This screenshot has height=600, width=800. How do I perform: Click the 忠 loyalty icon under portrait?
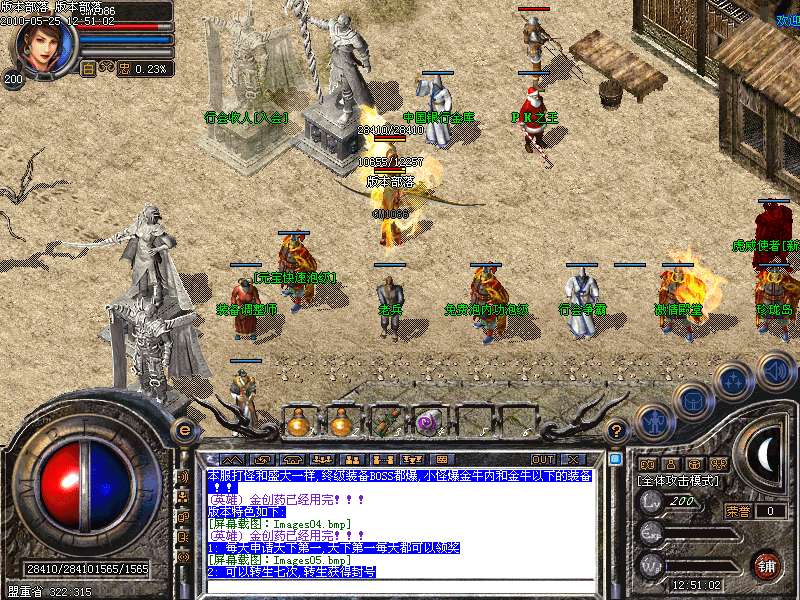click(124, 69)
